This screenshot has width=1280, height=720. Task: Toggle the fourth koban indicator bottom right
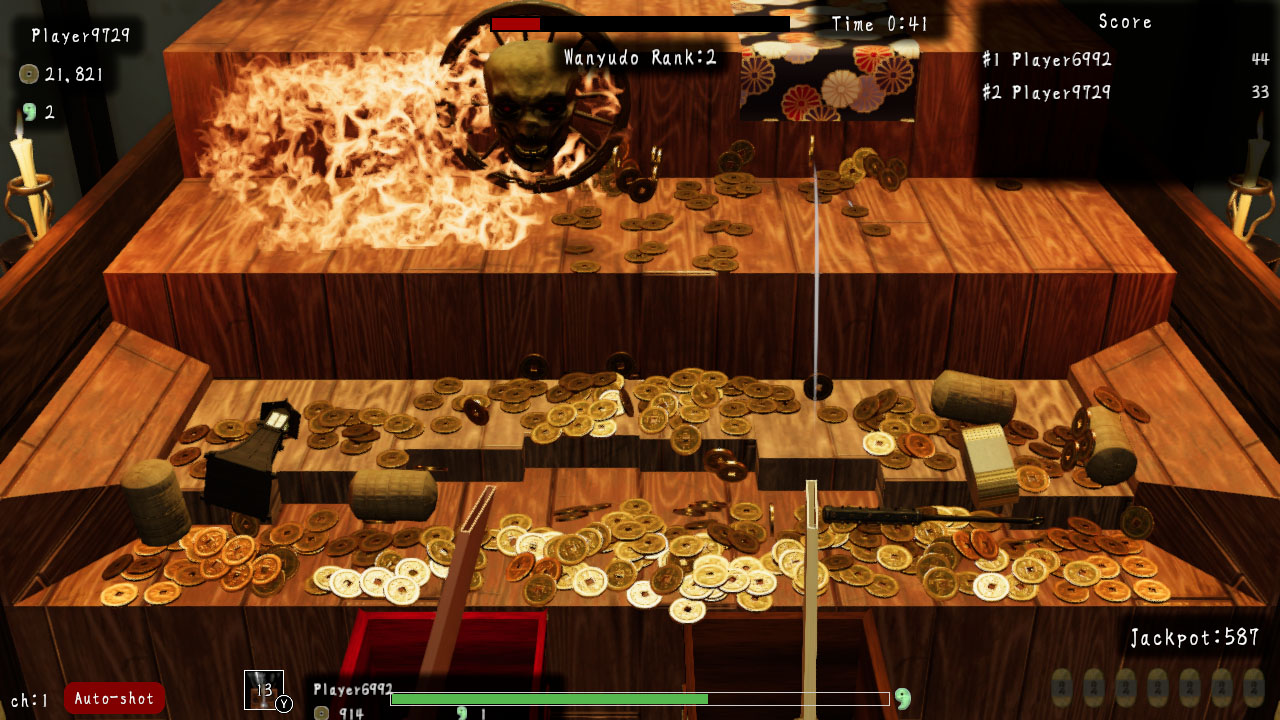coord(1159,688)
